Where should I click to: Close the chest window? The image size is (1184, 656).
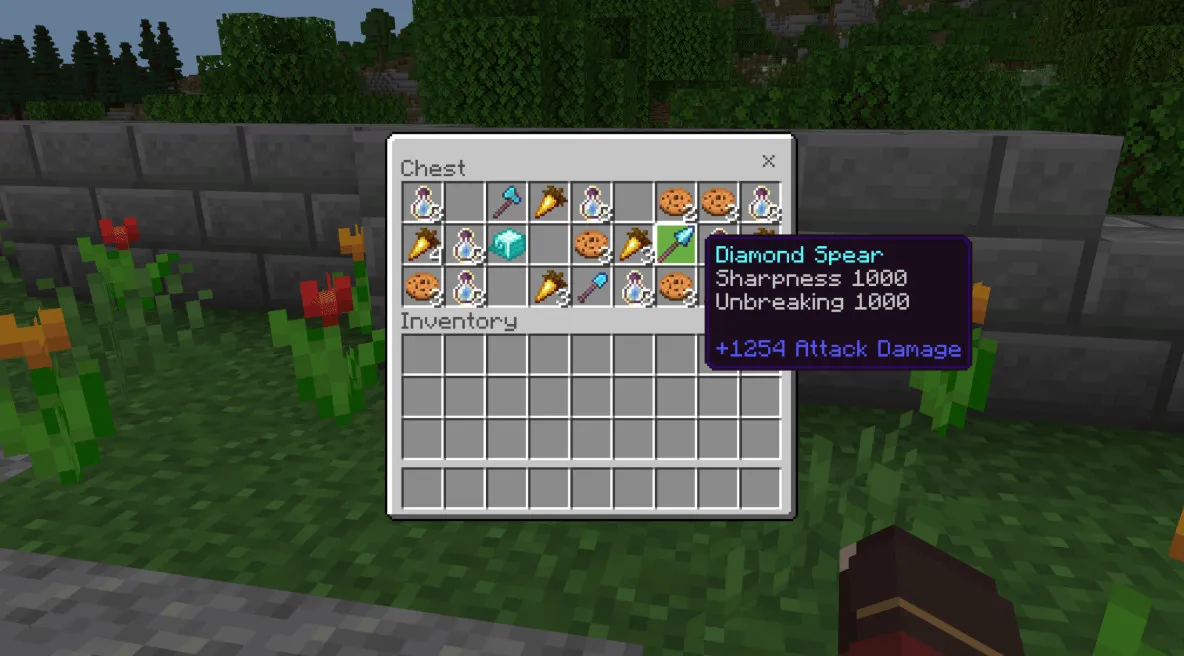tap(768, 161)
